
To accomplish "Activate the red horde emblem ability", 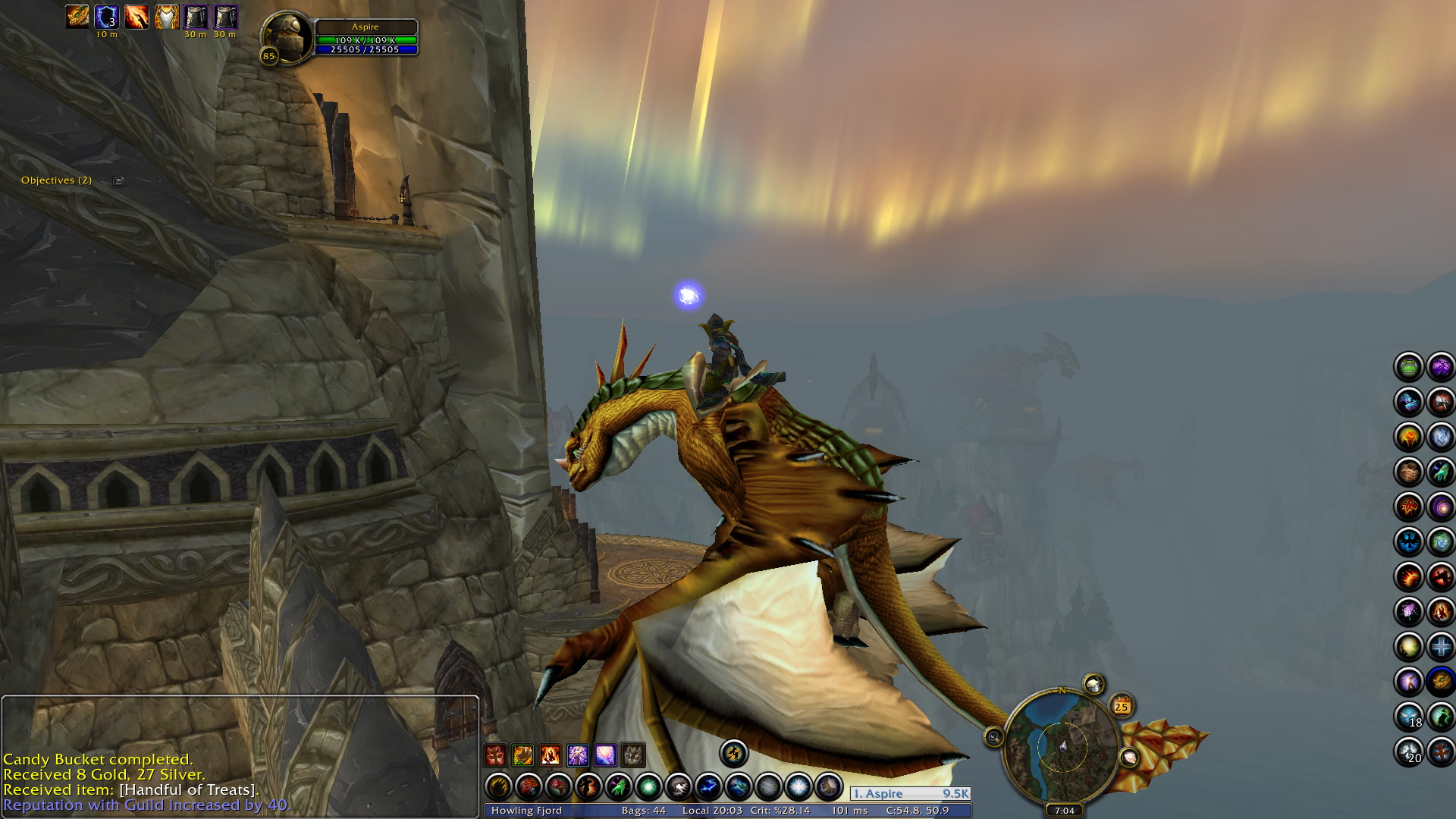I will pyautogui.click(x=1409, y=506).
